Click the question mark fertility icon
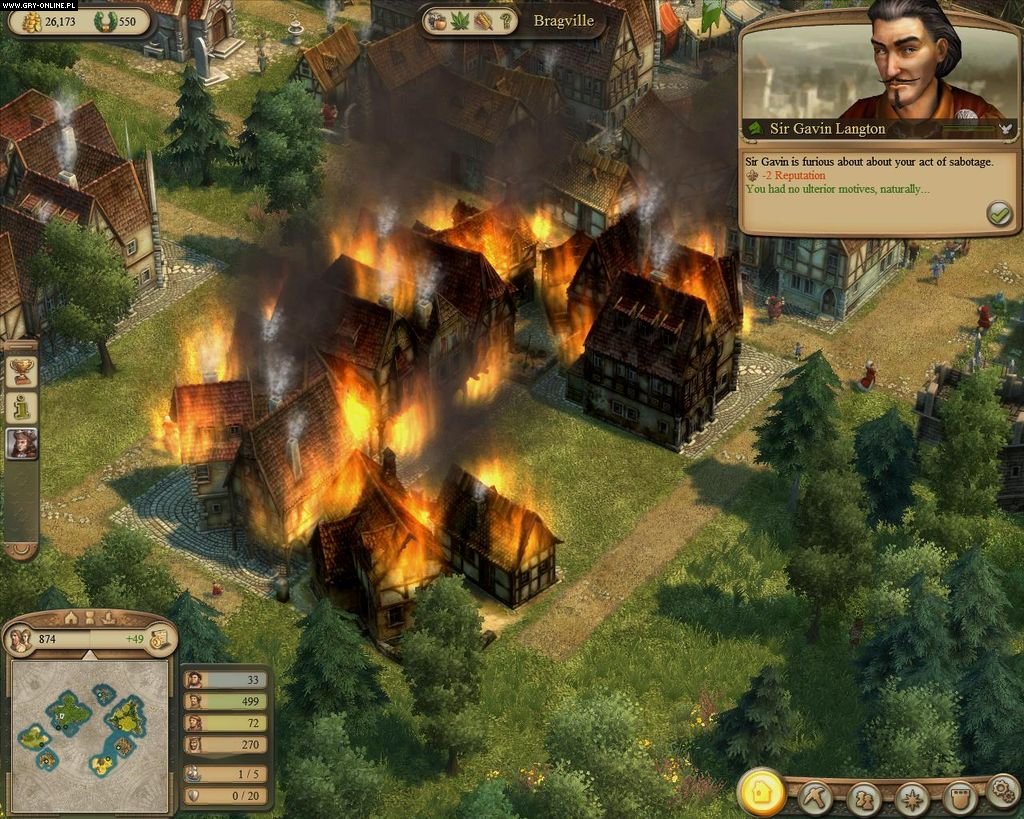1024x819 pixels. [x=506, y=20]
